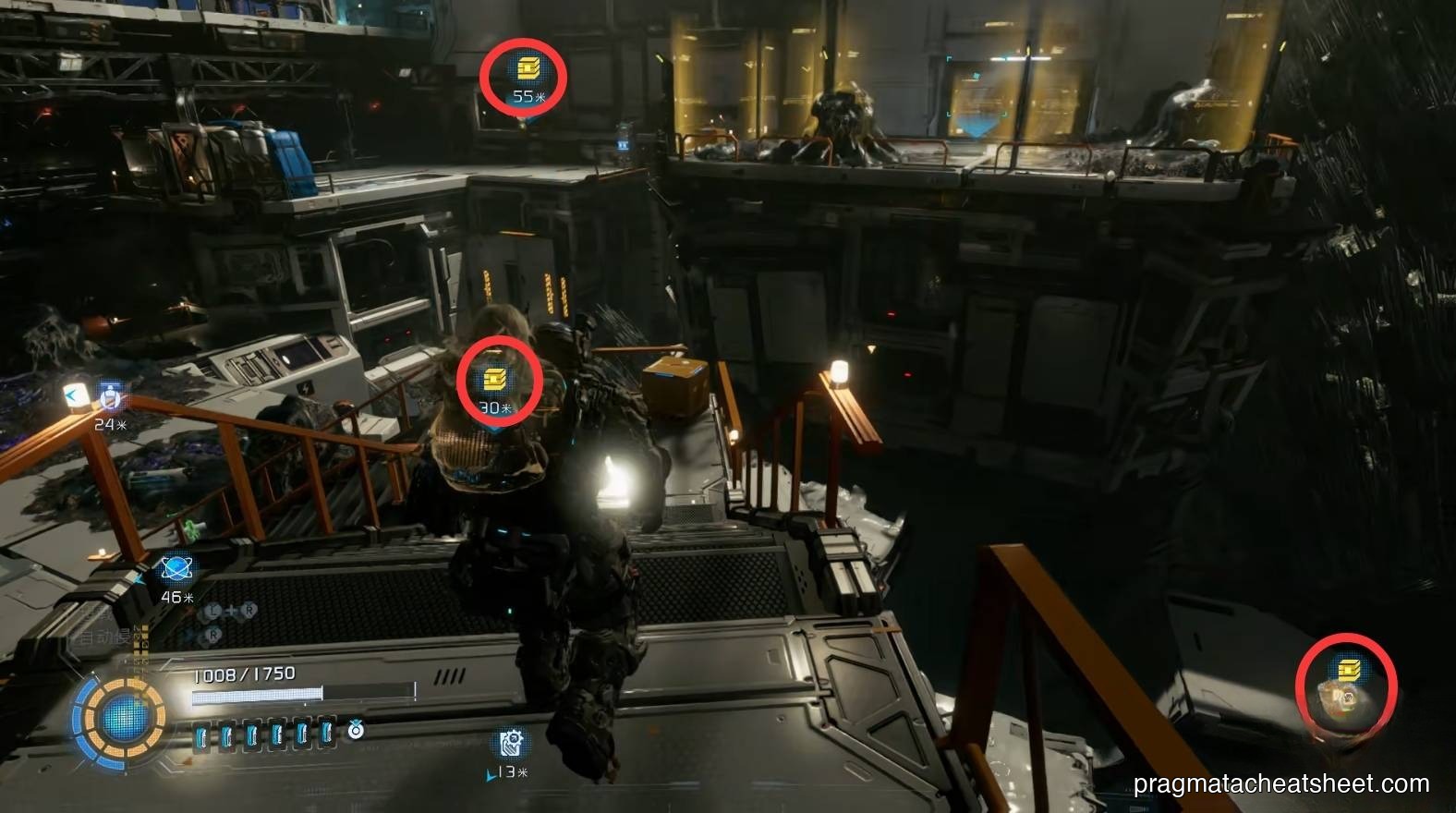Click the blue globe marker at 46 meters
Viewport: 1456px width, 813px height.
pos(176,569)
